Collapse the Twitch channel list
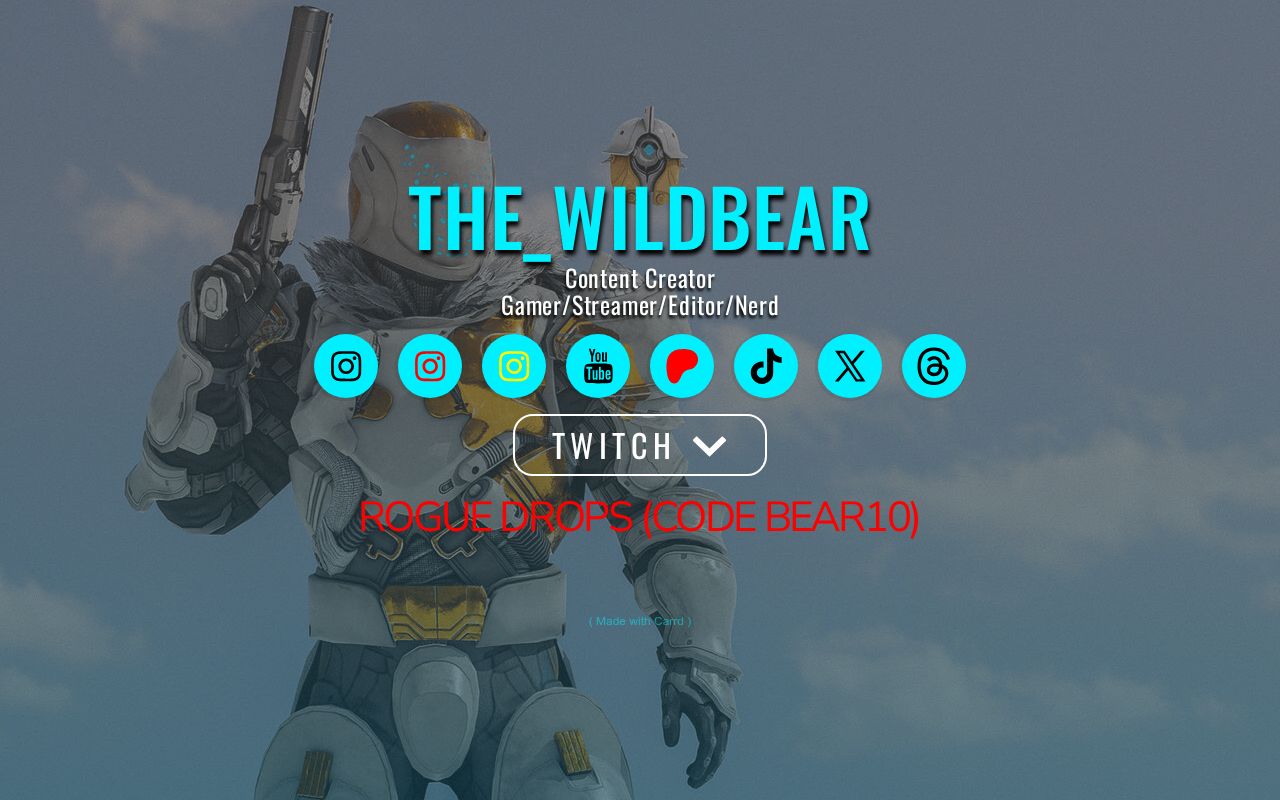The width and height of the screenshot is (1280, 800). tap(639, 445)
